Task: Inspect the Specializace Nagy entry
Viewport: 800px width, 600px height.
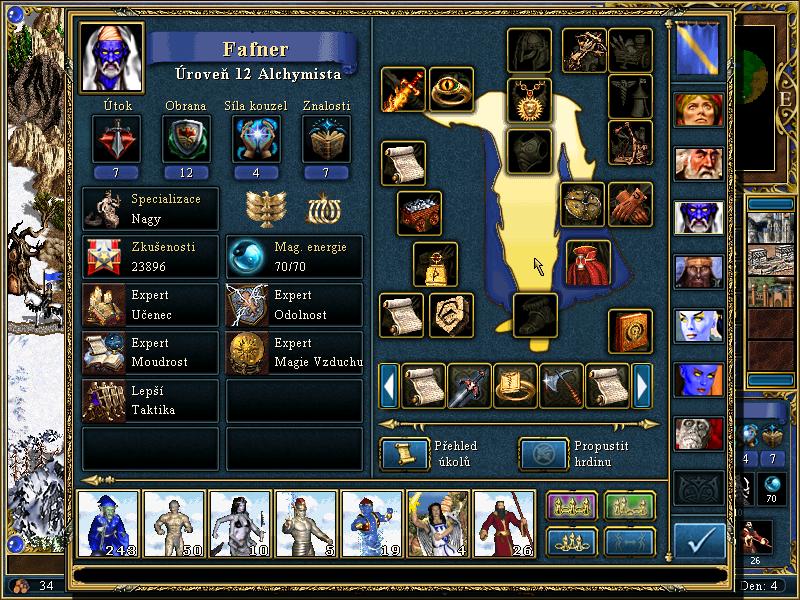Action: click(150, 209)
